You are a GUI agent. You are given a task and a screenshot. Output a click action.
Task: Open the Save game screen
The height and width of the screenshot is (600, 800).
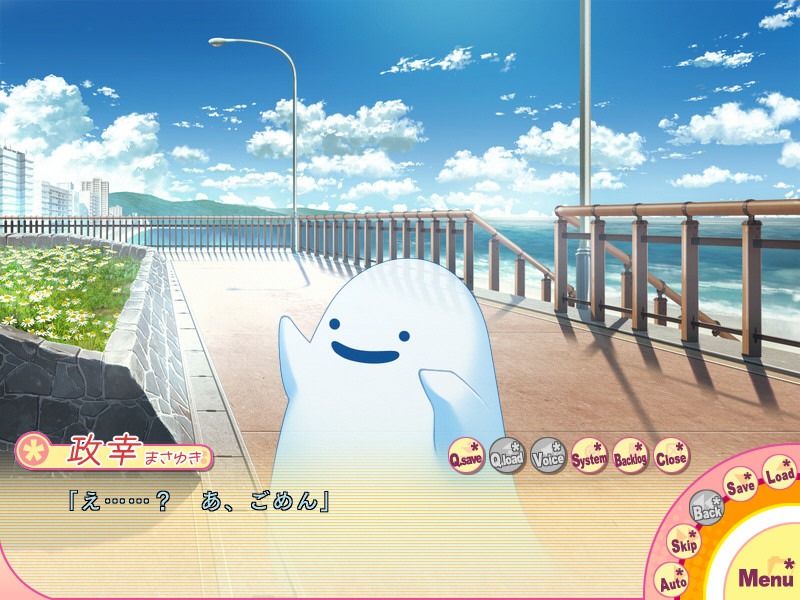coord(741,485)
